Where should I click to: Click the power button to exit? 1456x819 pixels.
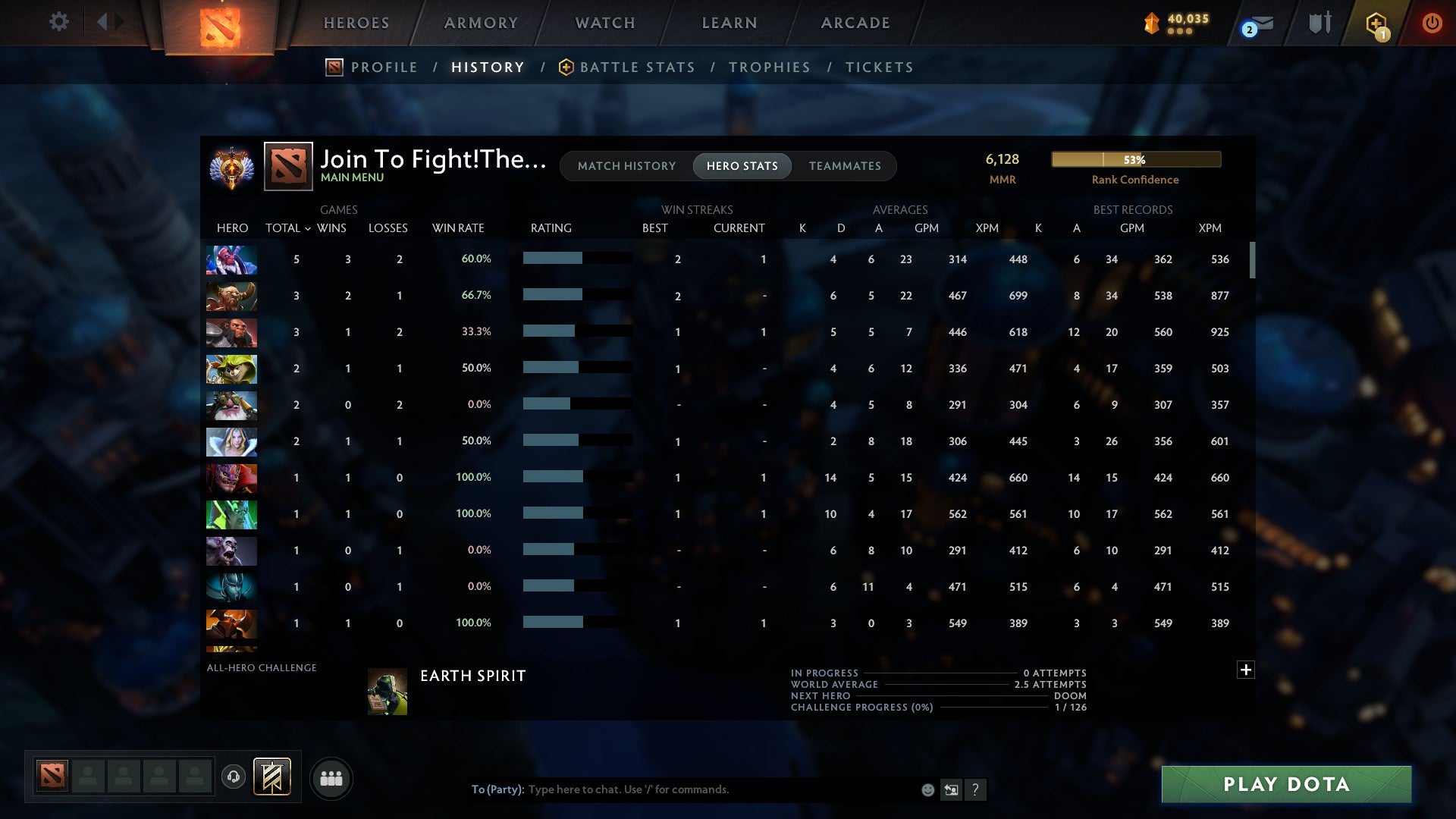point(1432,23)
